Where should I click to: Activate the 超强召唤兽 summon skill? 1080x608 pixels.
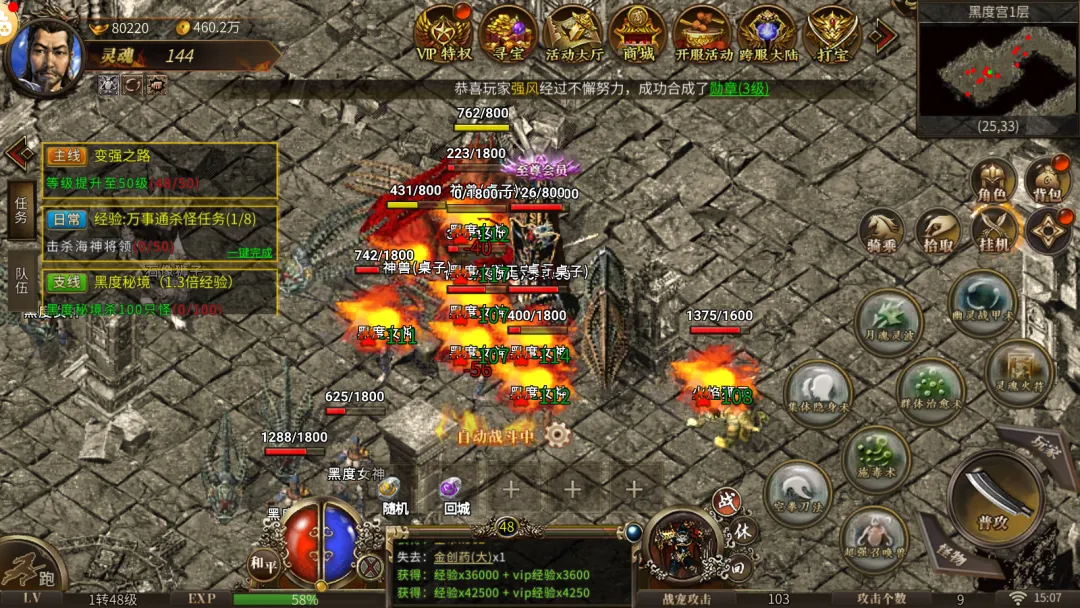click(873, 541)
